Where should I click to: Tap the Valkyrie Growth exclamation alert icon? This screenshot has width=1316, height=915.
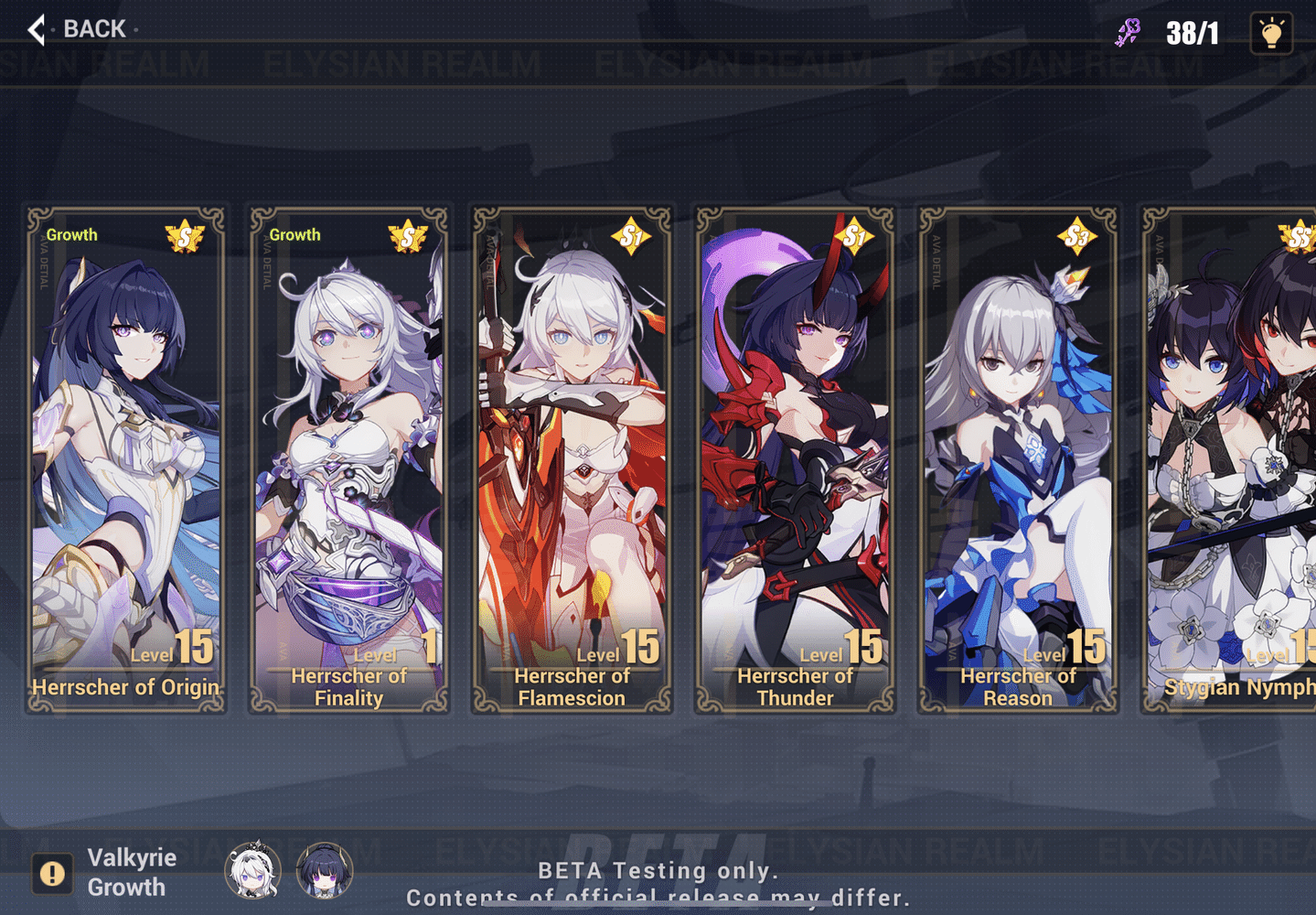point(52,875)
